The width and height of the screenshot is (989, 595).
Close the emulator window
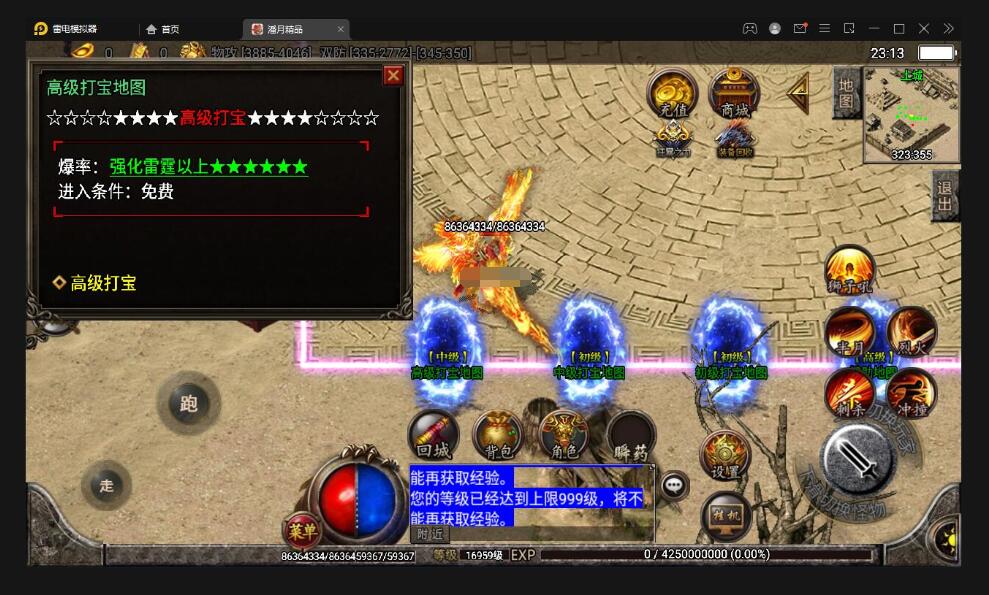[x=923, y=28]
